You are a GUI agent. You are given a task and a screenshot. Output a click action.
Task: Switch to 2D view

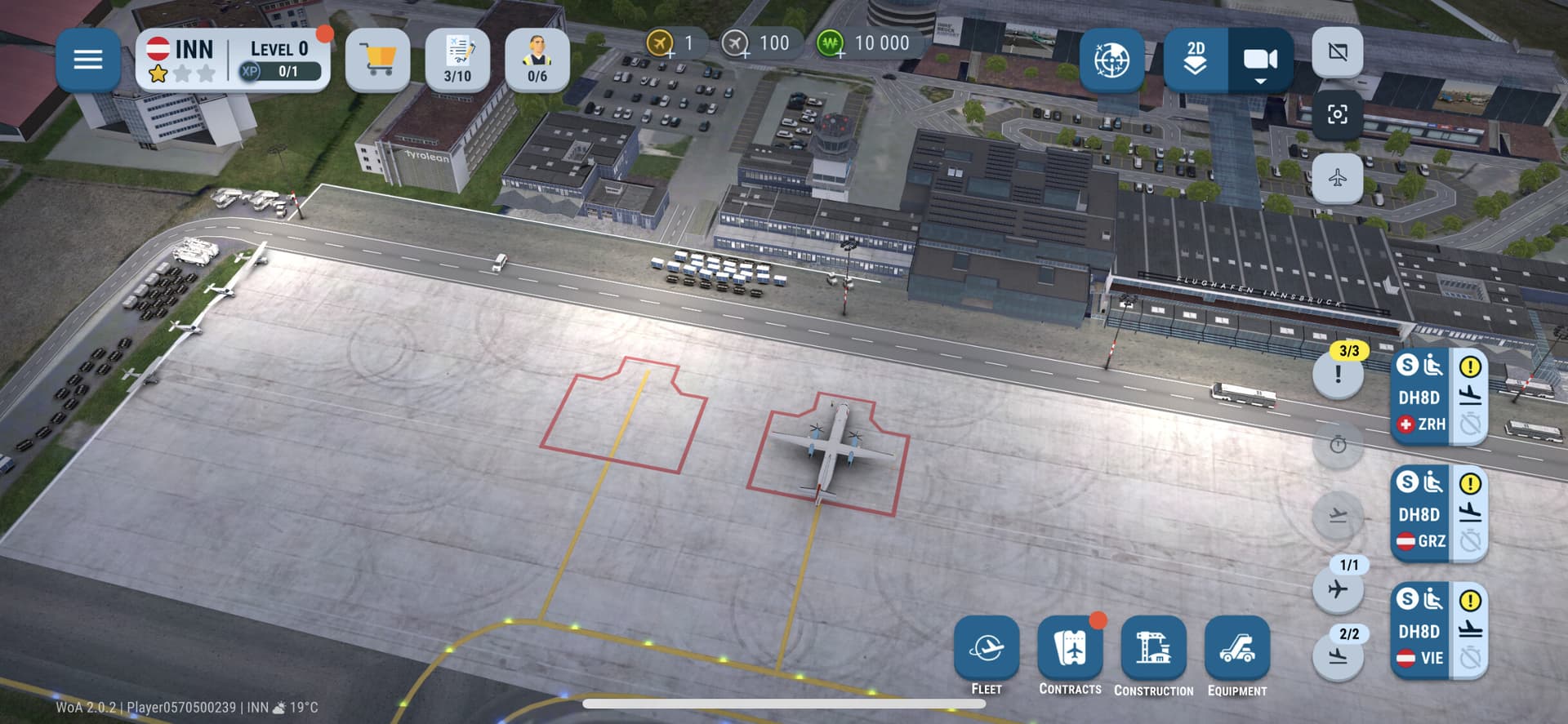click(1196, 60)
